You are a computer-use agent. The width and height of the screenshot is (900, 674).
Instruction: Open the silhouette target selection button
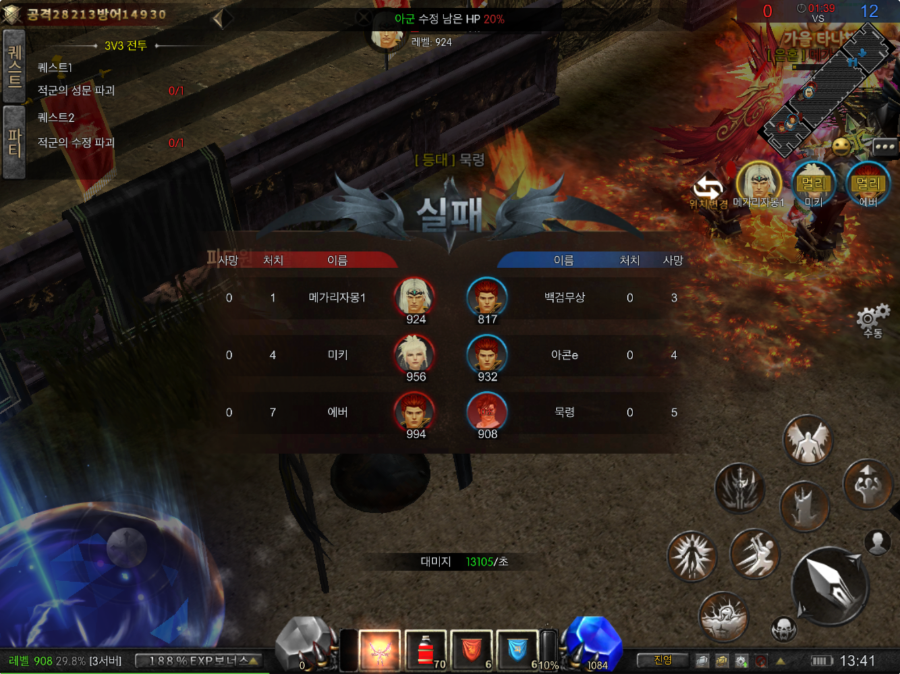878,542
